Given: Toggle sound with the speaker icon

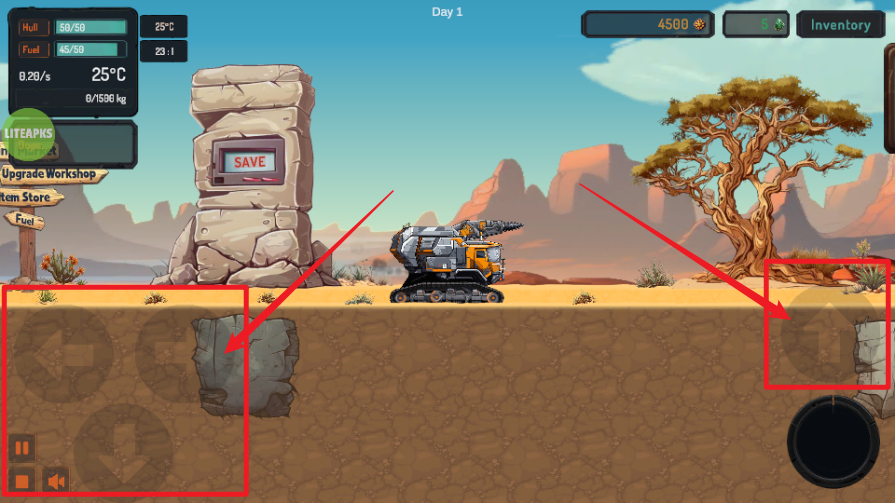Looking at the screenshot, I should 56,482.
